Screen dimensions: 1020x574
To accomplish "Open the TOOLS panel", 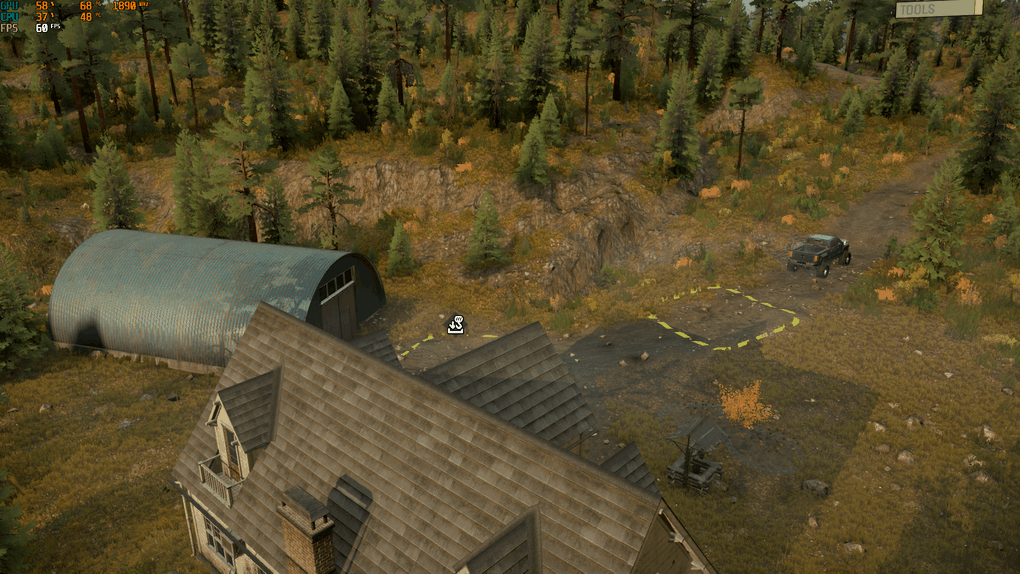I will point(938,9).
